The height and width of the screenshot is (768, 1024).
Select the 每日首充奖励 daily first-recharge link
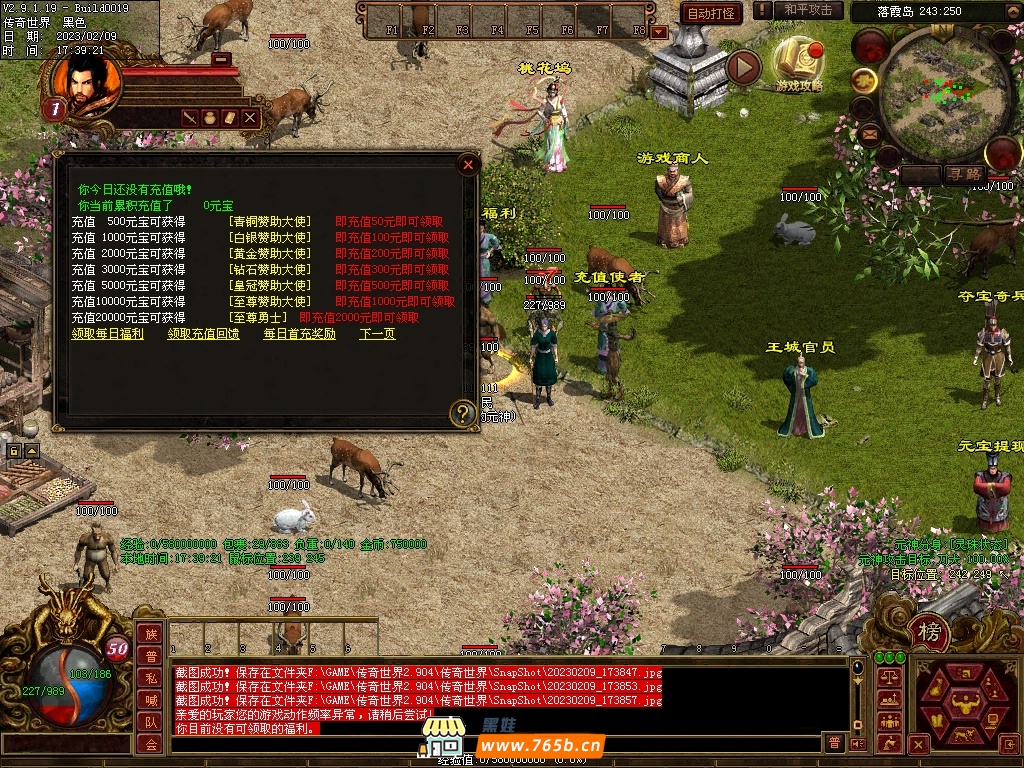(x=299, y=334)
